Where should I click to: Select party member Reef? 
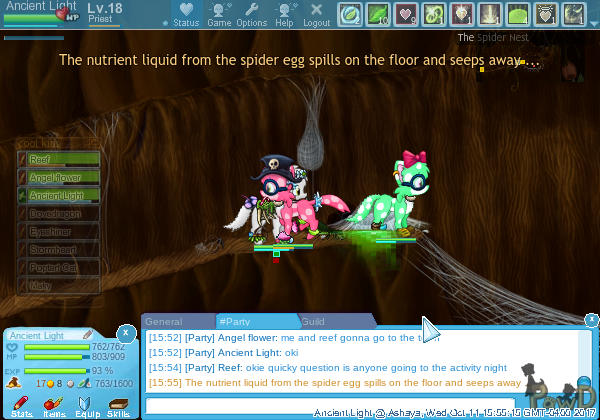coord(60,160)
